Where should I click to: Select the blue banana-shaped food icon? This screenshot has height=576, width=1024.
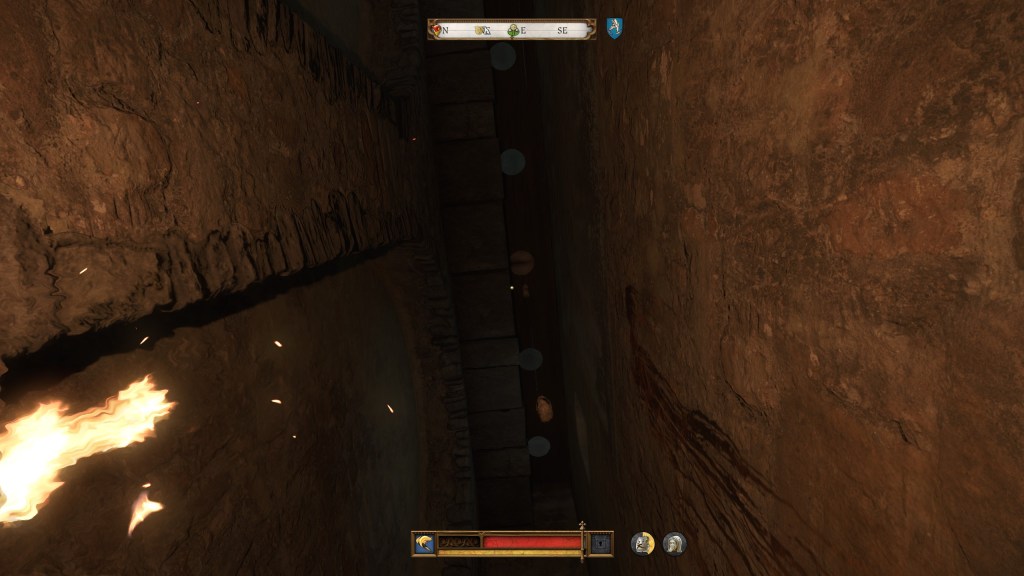(x=425, y=543)
